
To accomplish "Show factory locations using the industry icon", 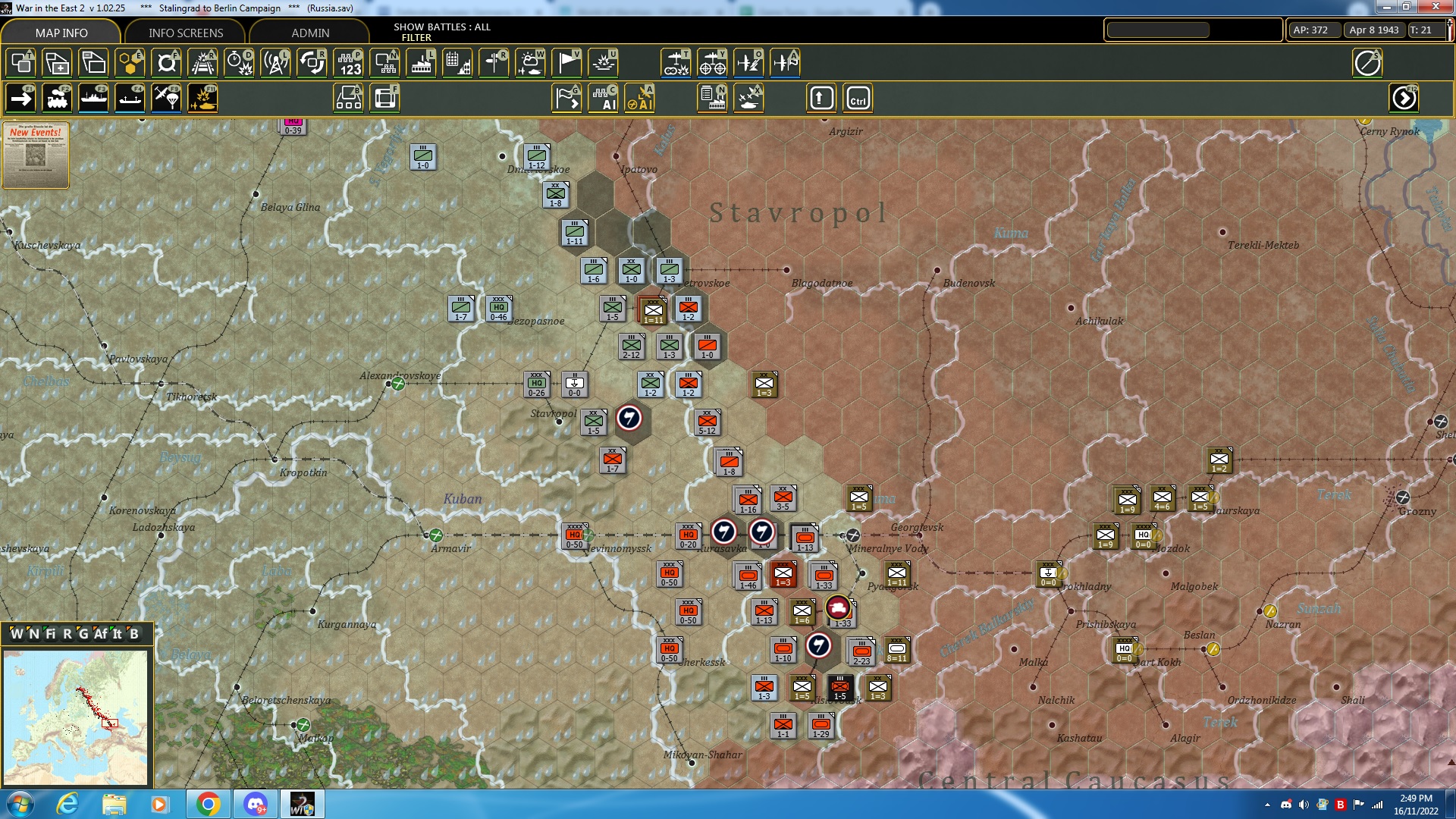I will [421, 63].
